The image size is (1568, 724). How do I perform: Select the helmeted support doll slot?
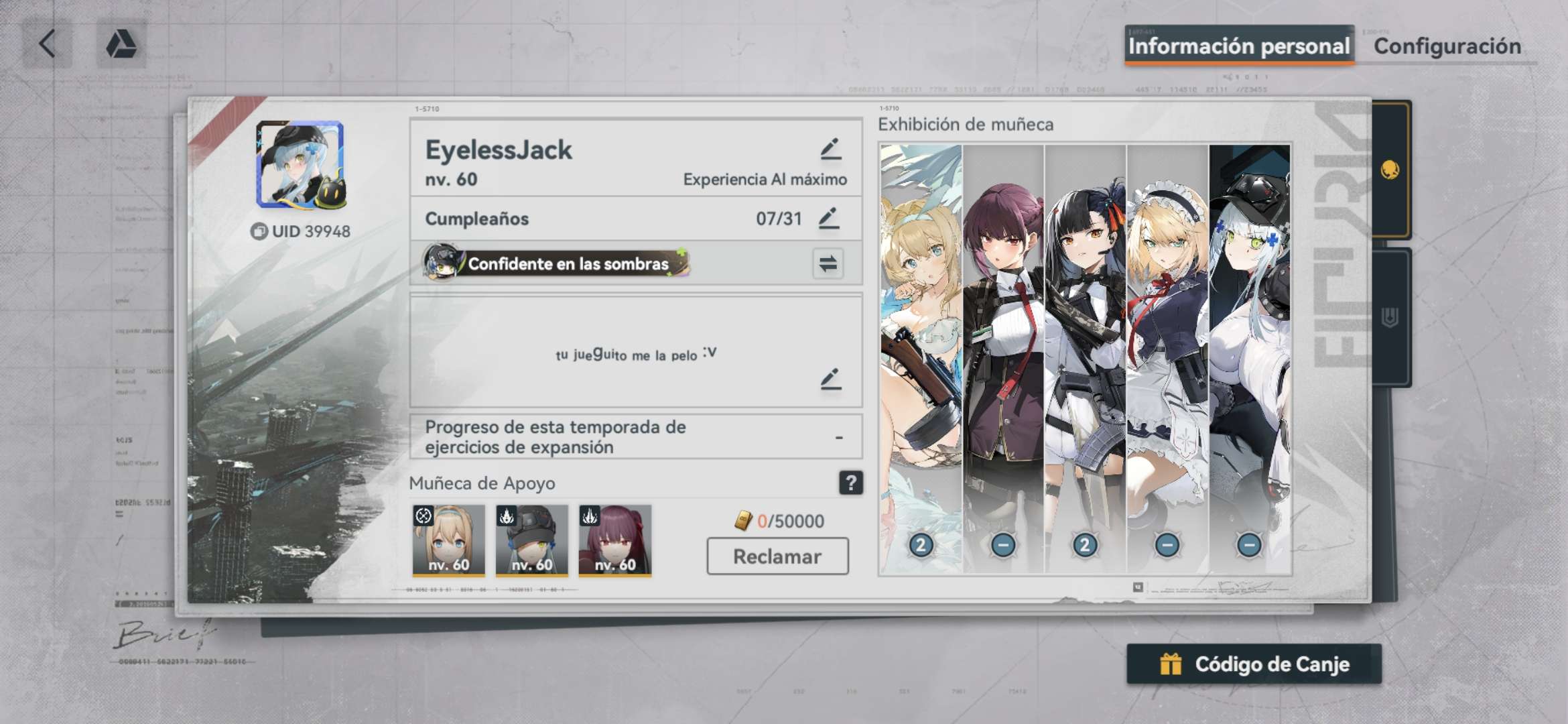pyautogui.click(x=531, y=540)
